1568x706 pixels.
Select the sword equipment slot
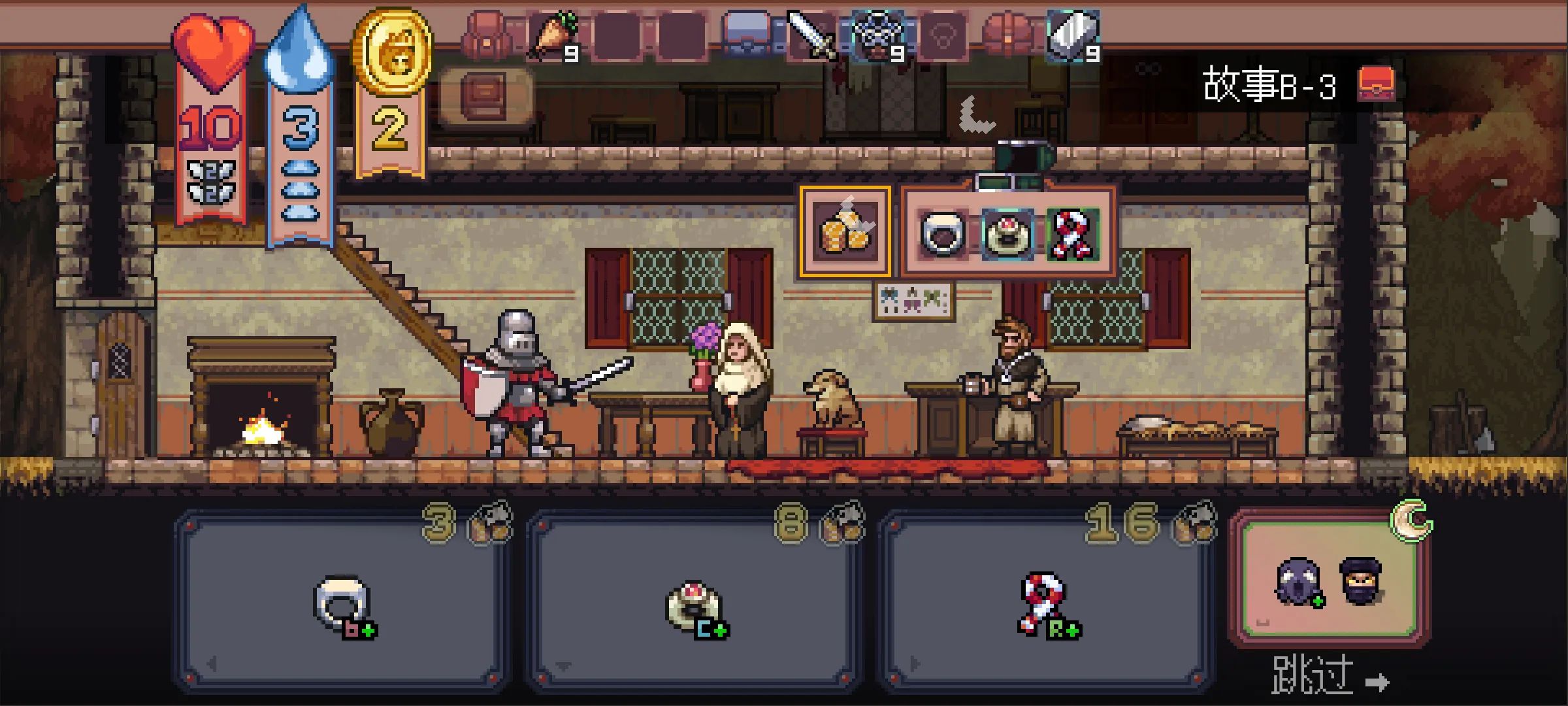811,35
